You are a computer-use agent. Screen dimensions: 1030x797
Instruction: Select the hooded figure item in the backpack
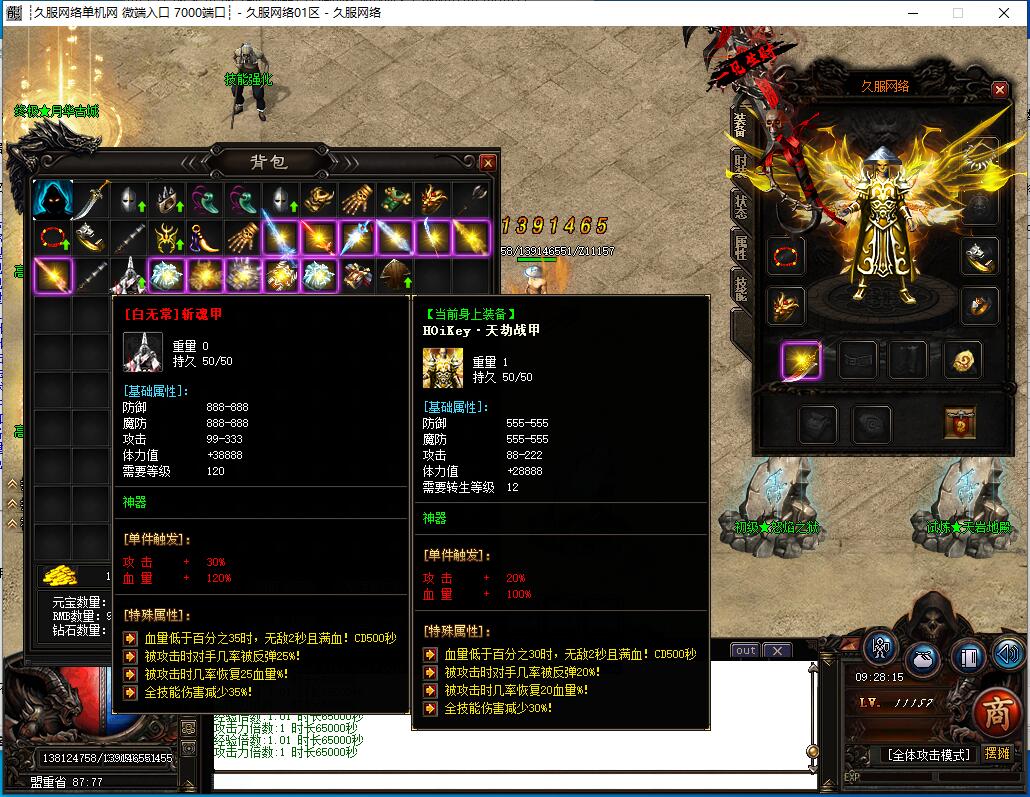[52, 199]
